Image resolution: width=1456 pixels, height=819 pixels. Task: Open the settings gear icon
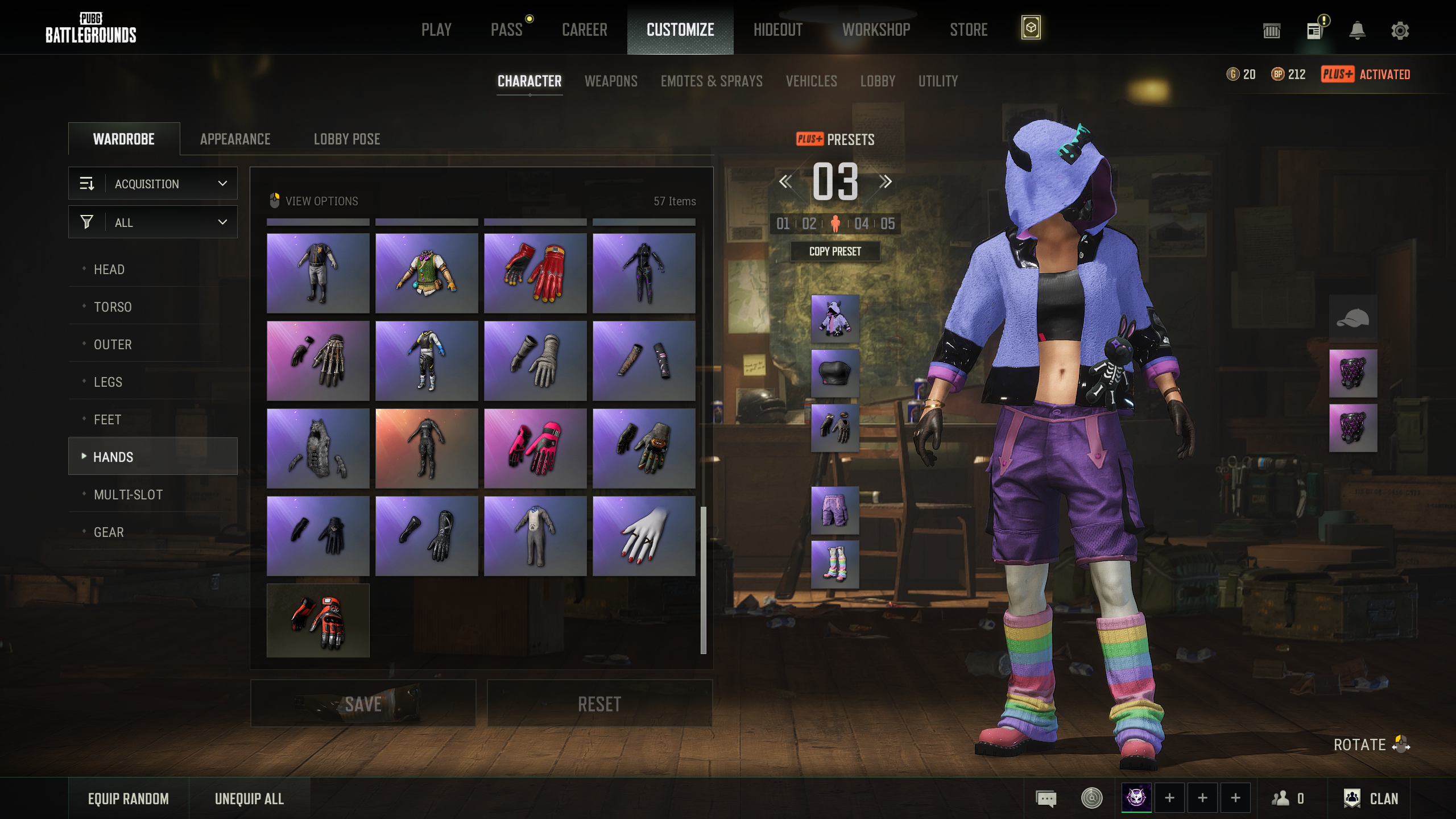(1400, 31)
